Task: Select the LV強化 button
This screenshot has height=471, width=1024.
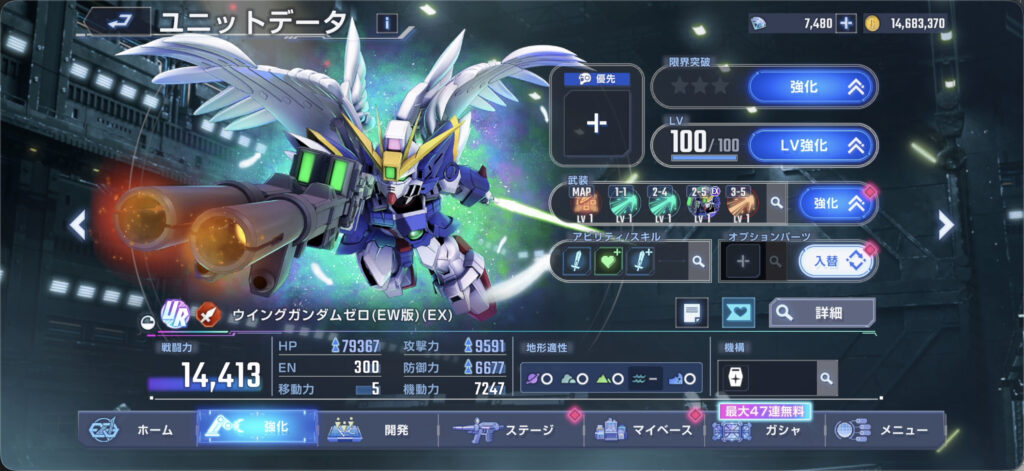Action: tap(811, 145)
